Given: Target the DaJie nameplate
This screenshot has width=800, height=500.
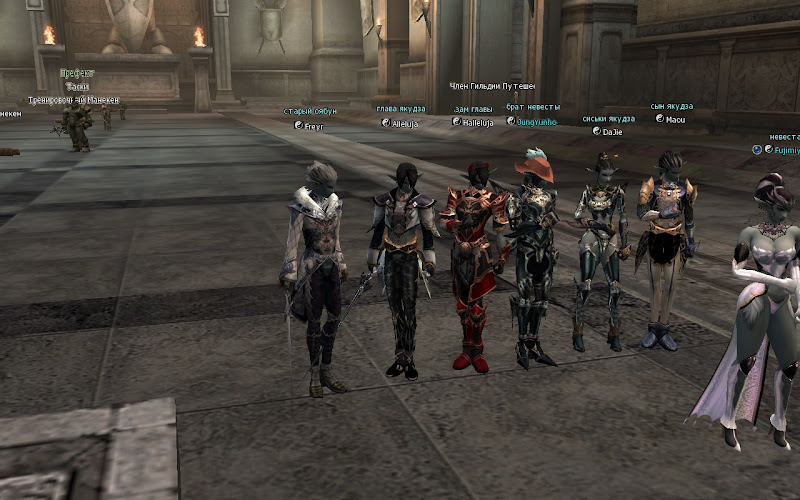Looking at the screenshot, I should (612, 131).
